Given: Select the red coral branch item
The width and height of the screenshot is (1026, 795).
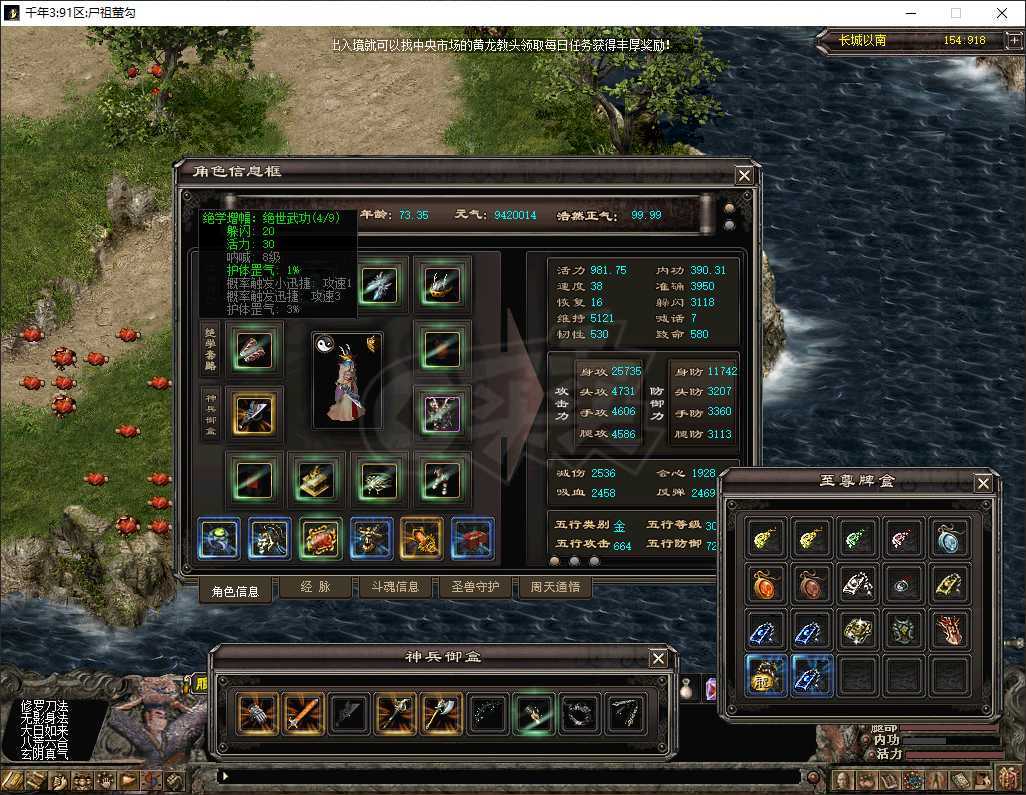Looking at the screenshot, I should (x=949, y=630).
